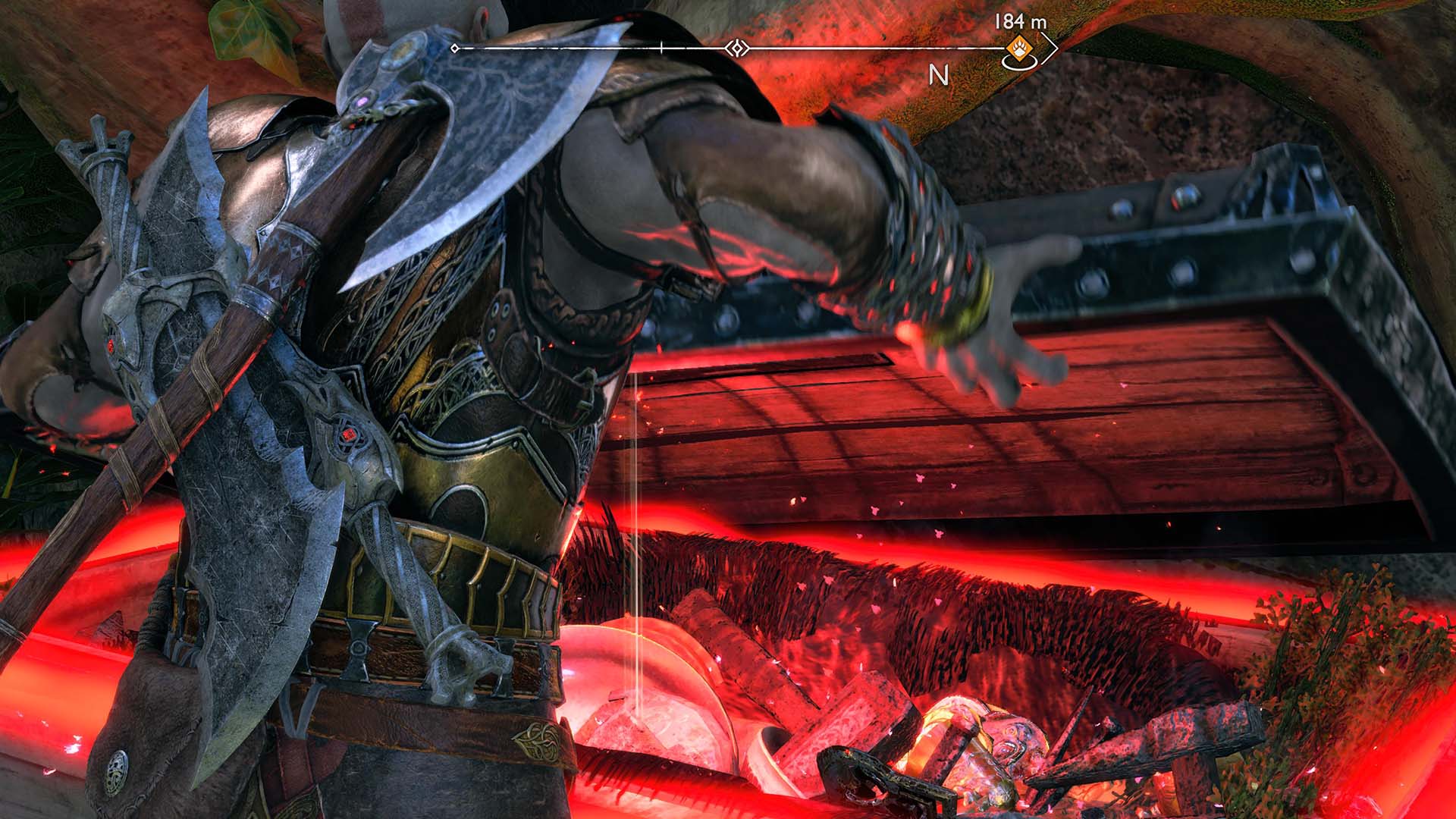Viewport: 1456px width, 819px height.
Task: Toggle the N cardinal direction indicator
Action: pos(939,74)
